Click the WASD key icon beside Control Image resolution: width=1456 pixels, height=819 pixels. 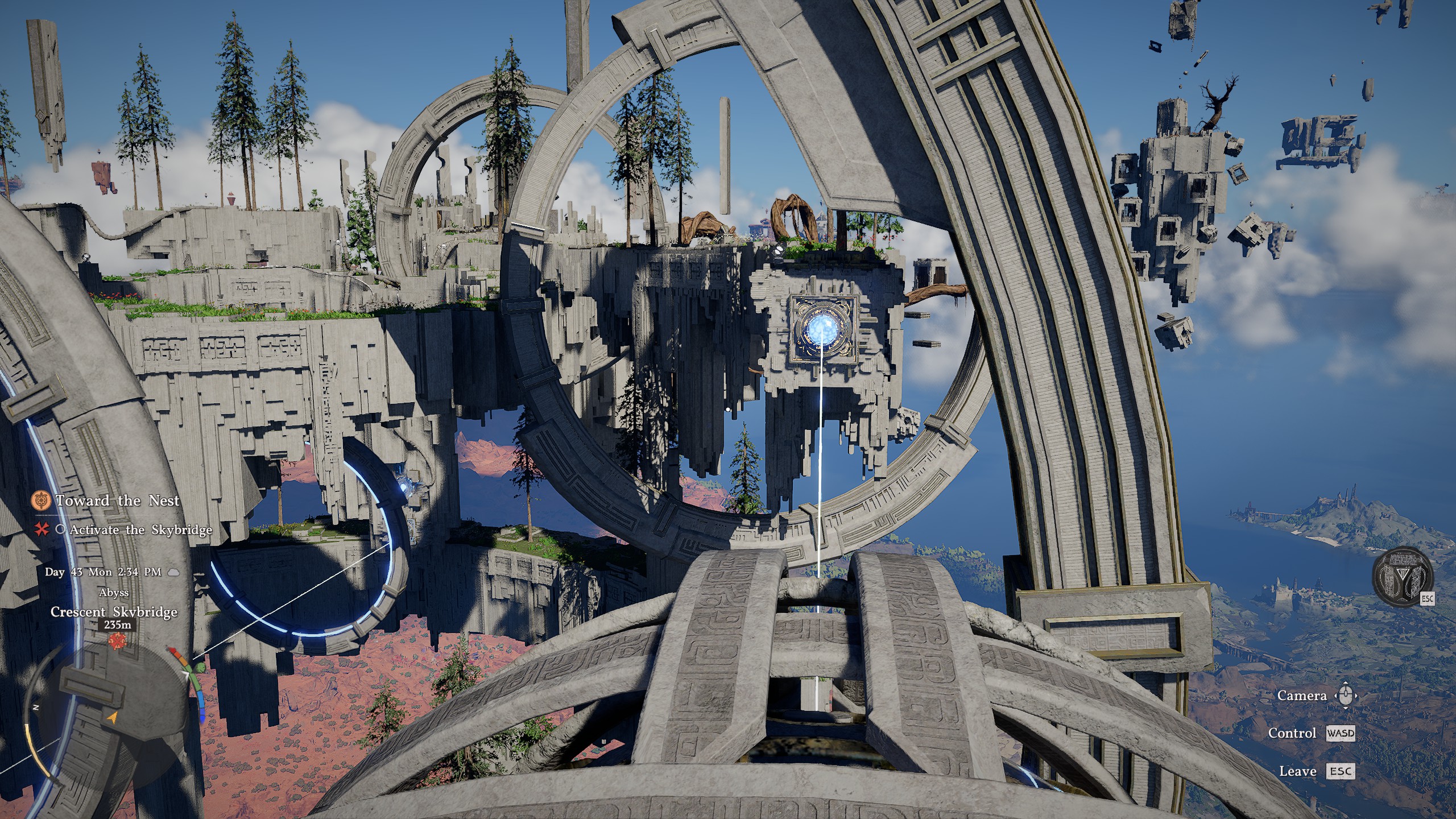click(x=1341, y=733)
